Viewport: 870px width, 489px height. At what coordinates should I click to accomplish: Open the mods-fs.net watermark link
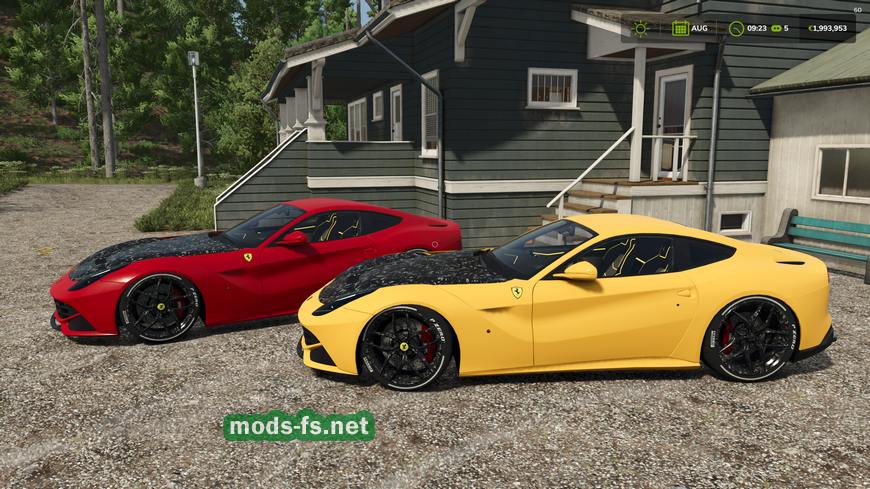coord(299,426)
